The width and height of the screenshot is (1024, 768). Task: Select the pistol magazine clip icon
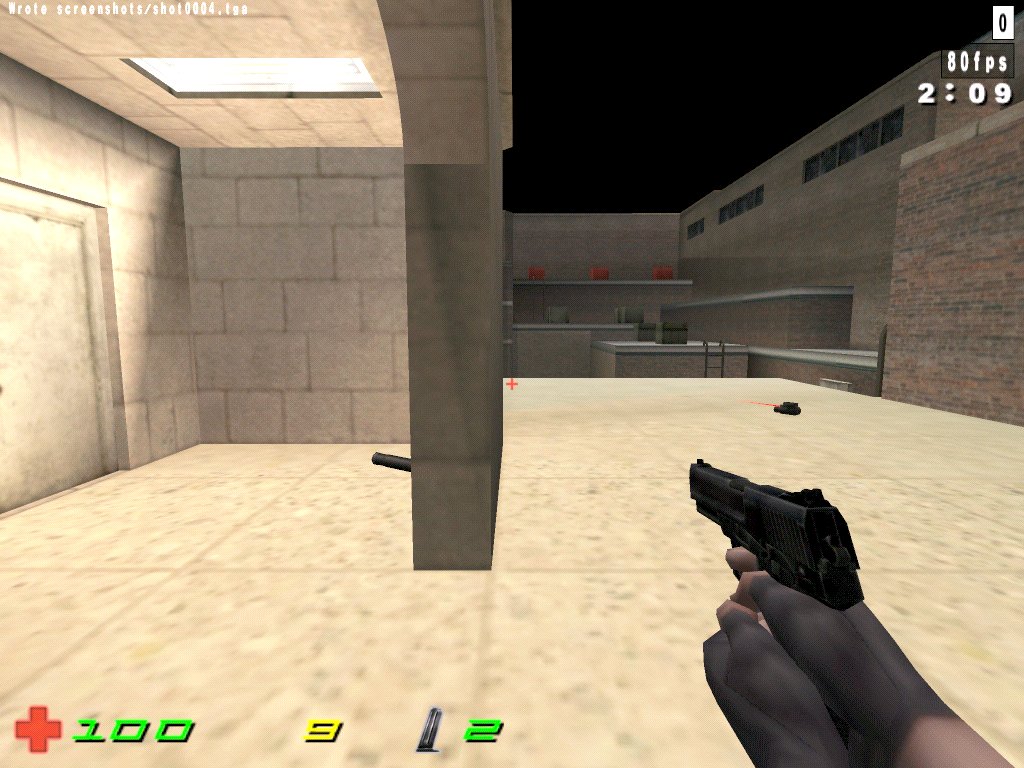[433, 730]
